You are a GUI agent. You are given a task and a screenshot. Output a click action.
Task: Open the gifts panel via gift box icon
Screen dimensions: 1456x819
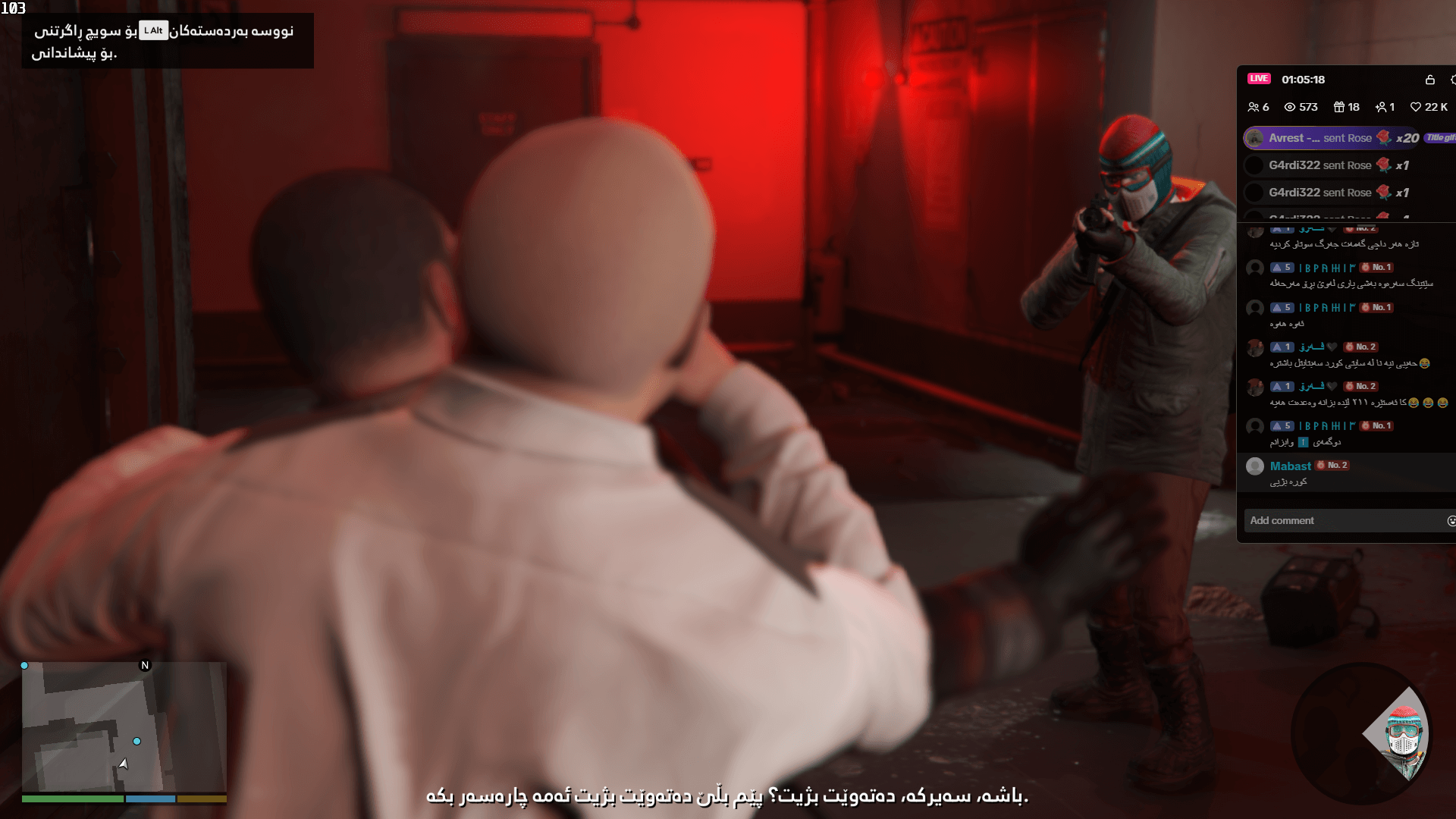(1339, 107)
